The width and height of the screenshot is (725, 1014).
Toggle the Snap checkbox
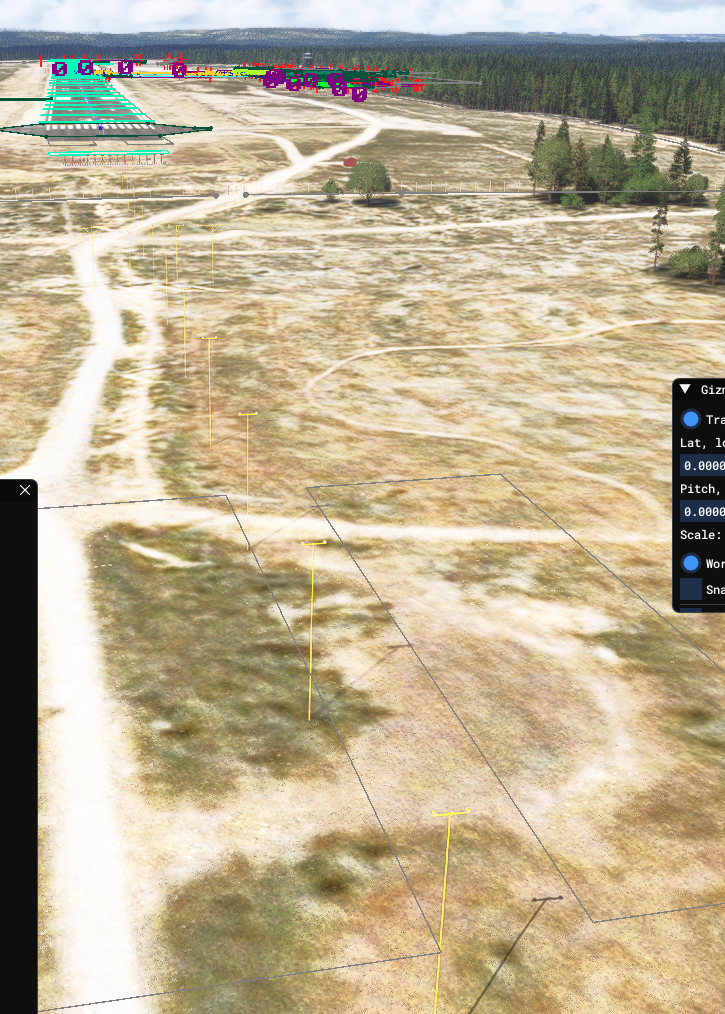[691, 589]
